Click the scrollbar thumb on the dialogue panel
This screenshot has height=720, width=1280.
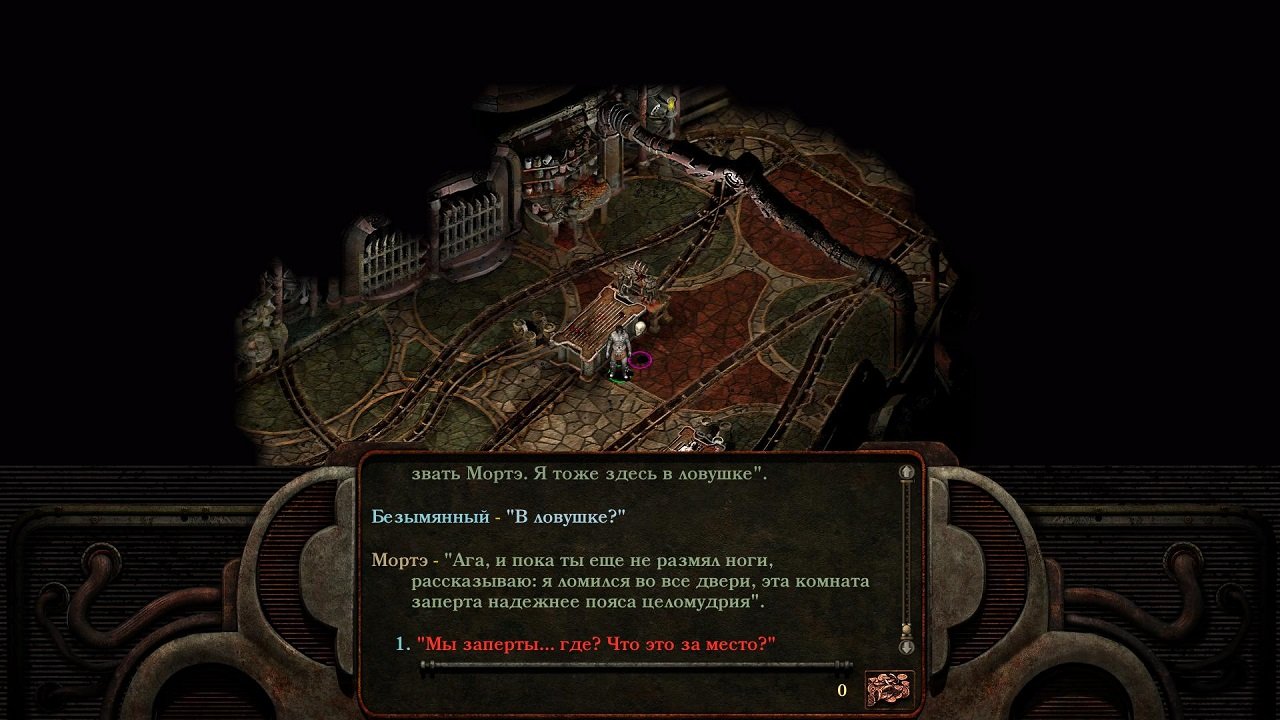point(906,627)
